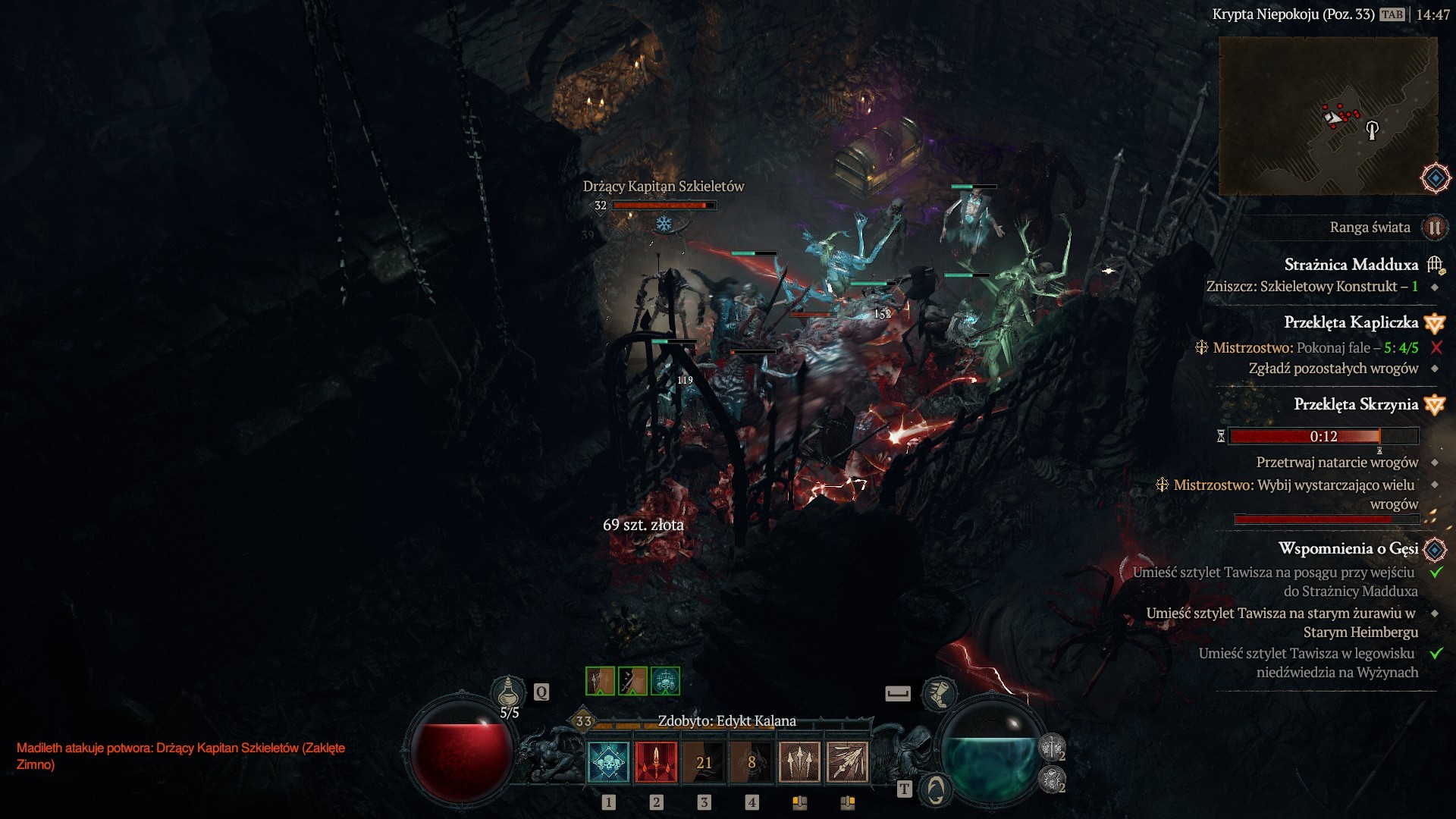Activate the three-skulls skill in slot 1
The height and width of the screenshot is (819, 1456).
pos(608,761)
